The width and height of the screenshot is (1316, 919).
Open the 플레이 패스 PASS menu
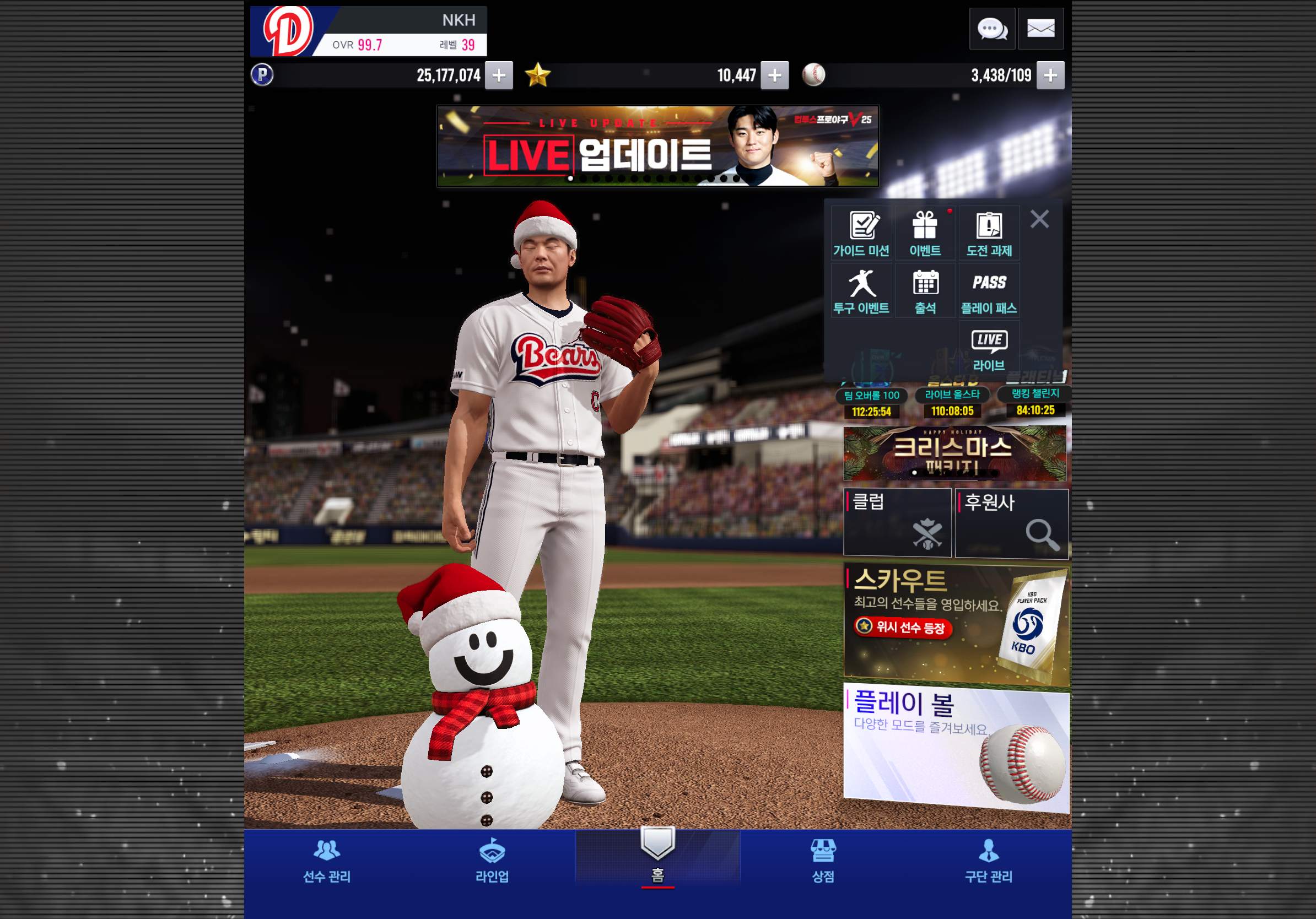click(989, 291)
